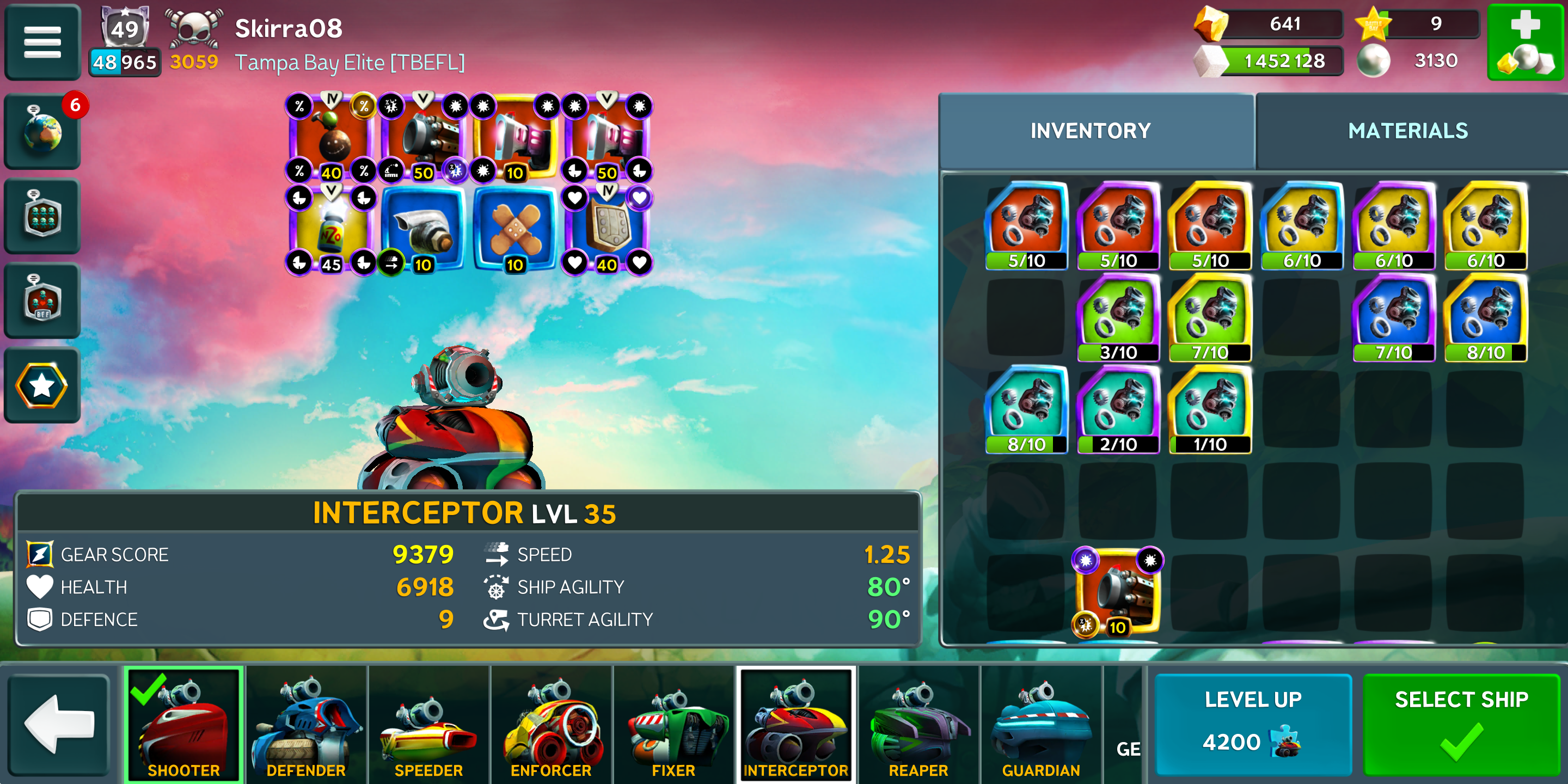Pick the Speeder ship

[x=428, y=724]
